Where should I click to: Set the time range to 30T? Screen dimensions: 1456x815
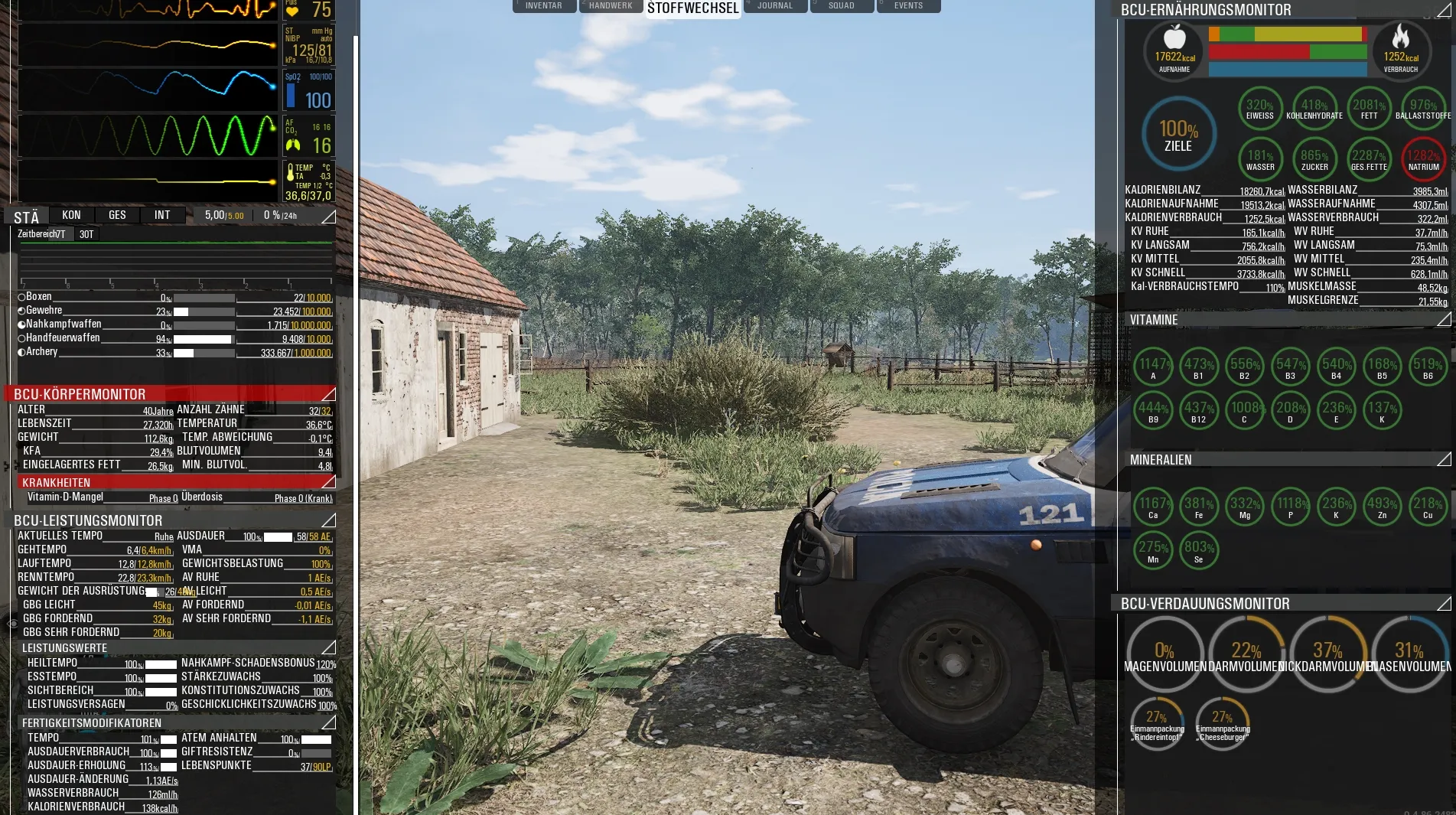click(x=86, y=234)
